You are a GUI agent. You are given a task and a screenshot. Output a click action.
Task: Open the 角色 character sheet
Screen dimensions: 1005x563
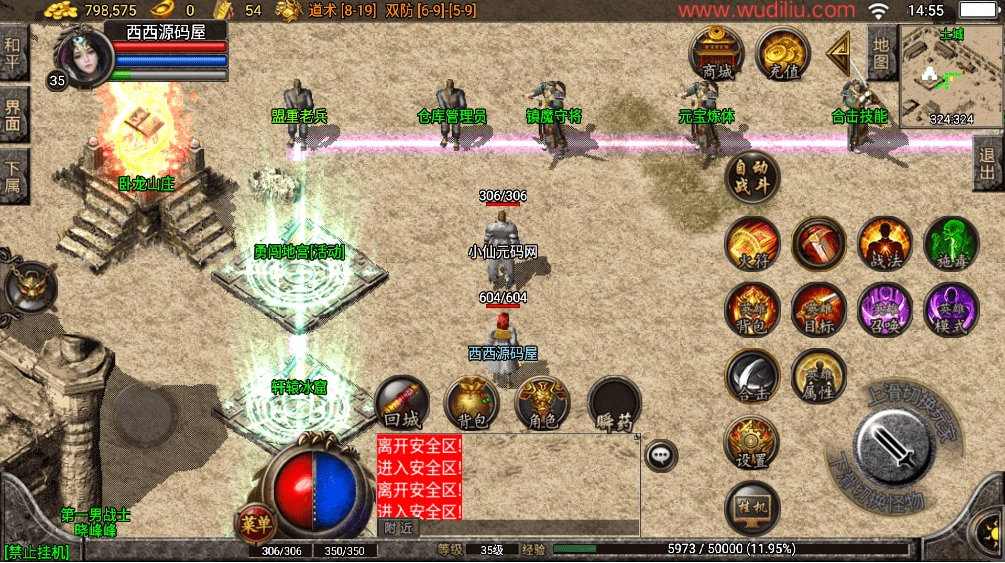tap(543, 403)
